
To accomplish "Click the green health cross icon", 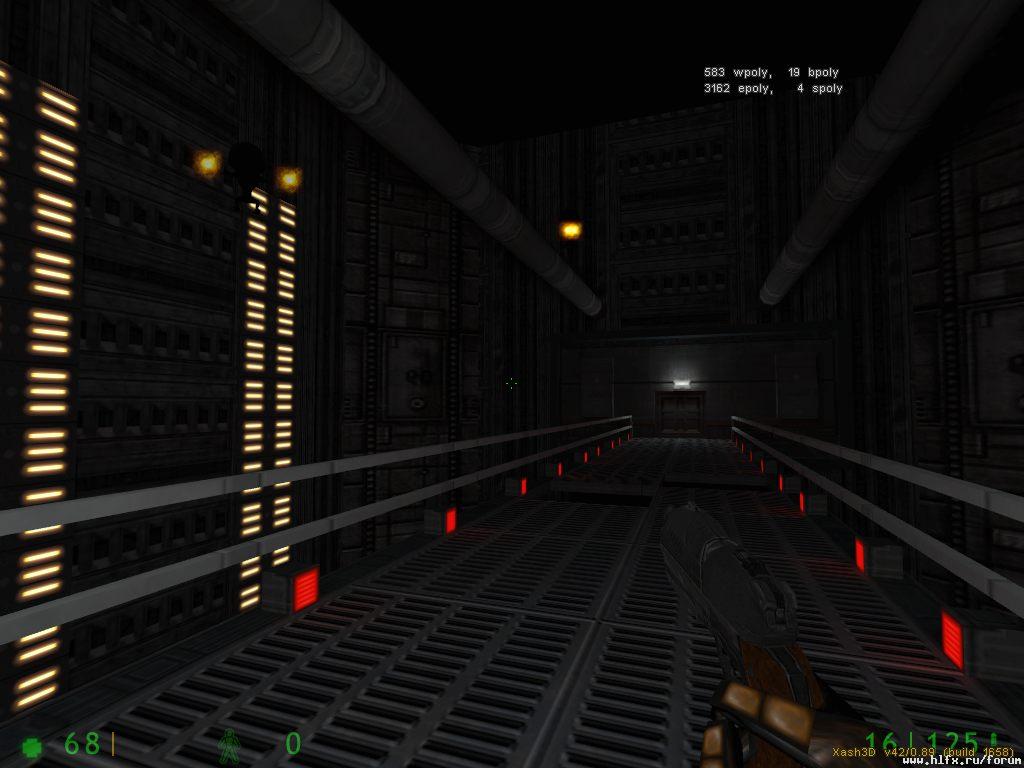I will [x=33, y=746].
